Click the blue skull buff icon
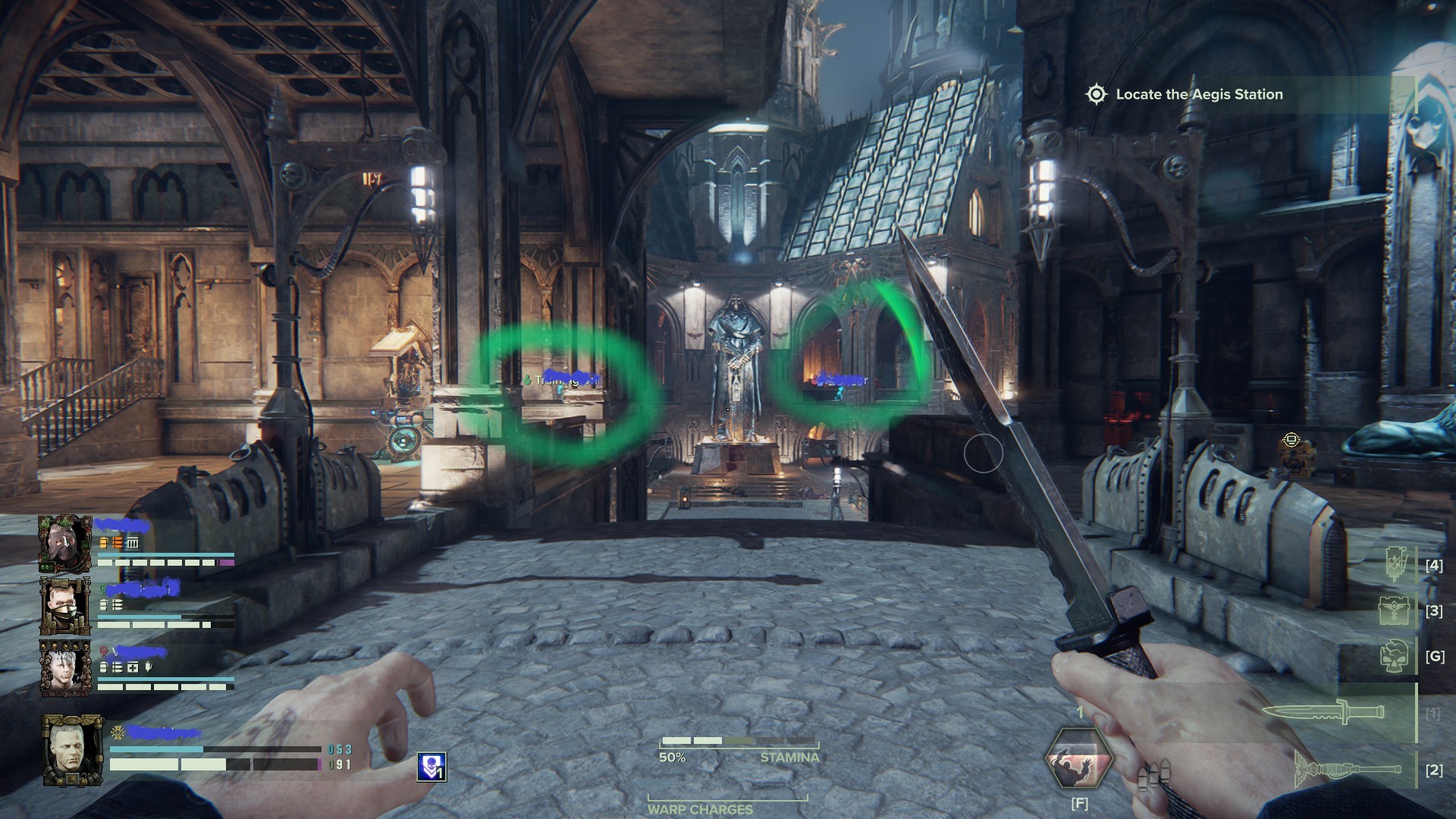 [431, 767]
